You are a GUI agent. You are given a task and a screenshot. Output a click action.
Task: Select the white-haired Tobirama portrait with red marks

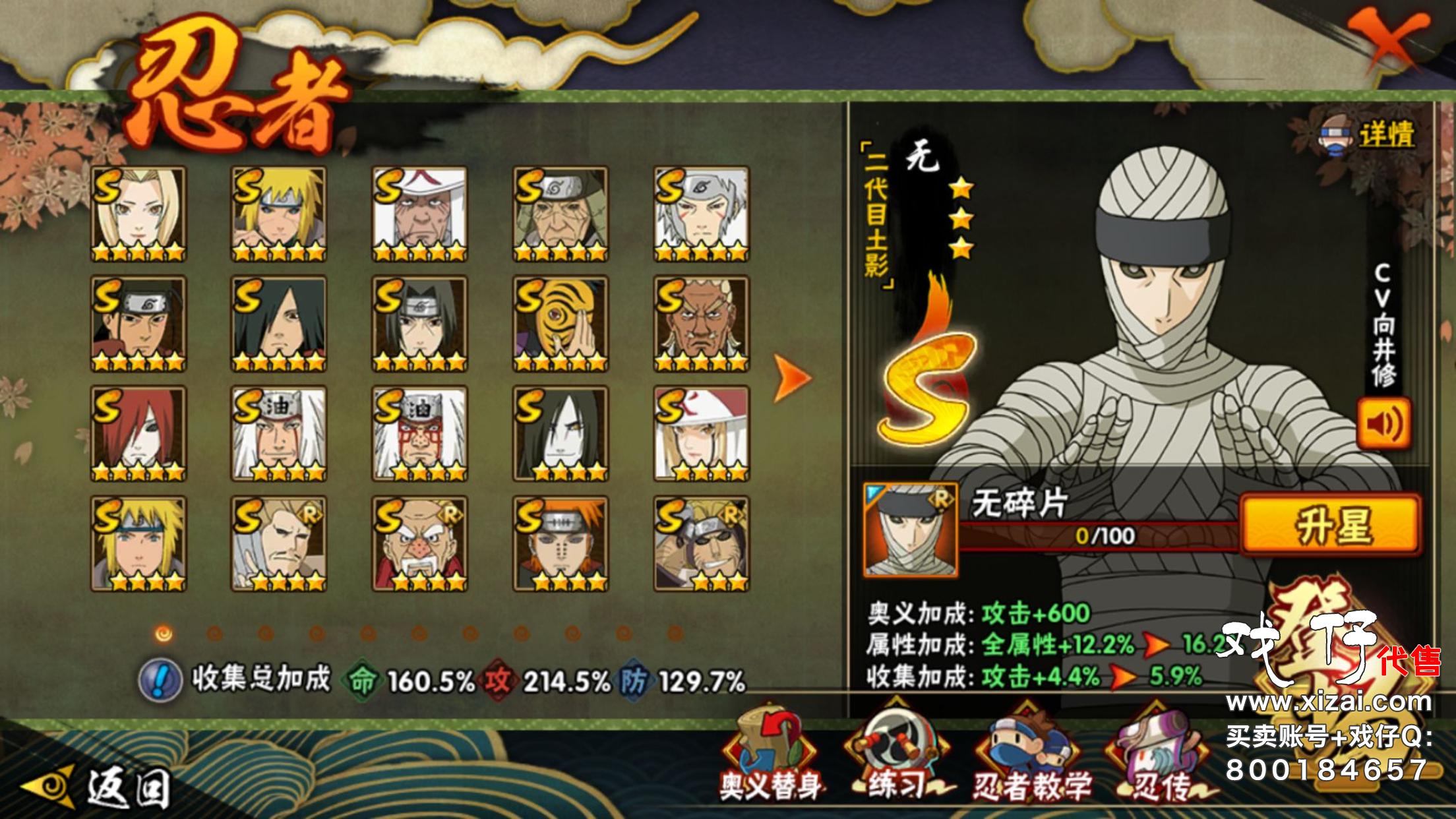(702, 214)
